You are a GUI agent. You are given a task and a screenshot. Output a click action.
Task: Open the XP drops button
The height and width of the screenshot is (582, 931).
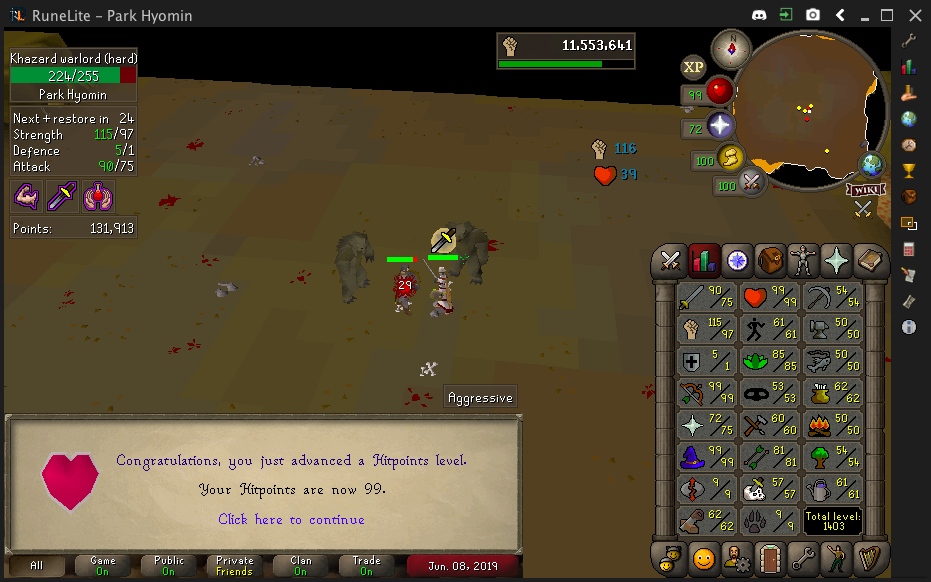point(692,67)
